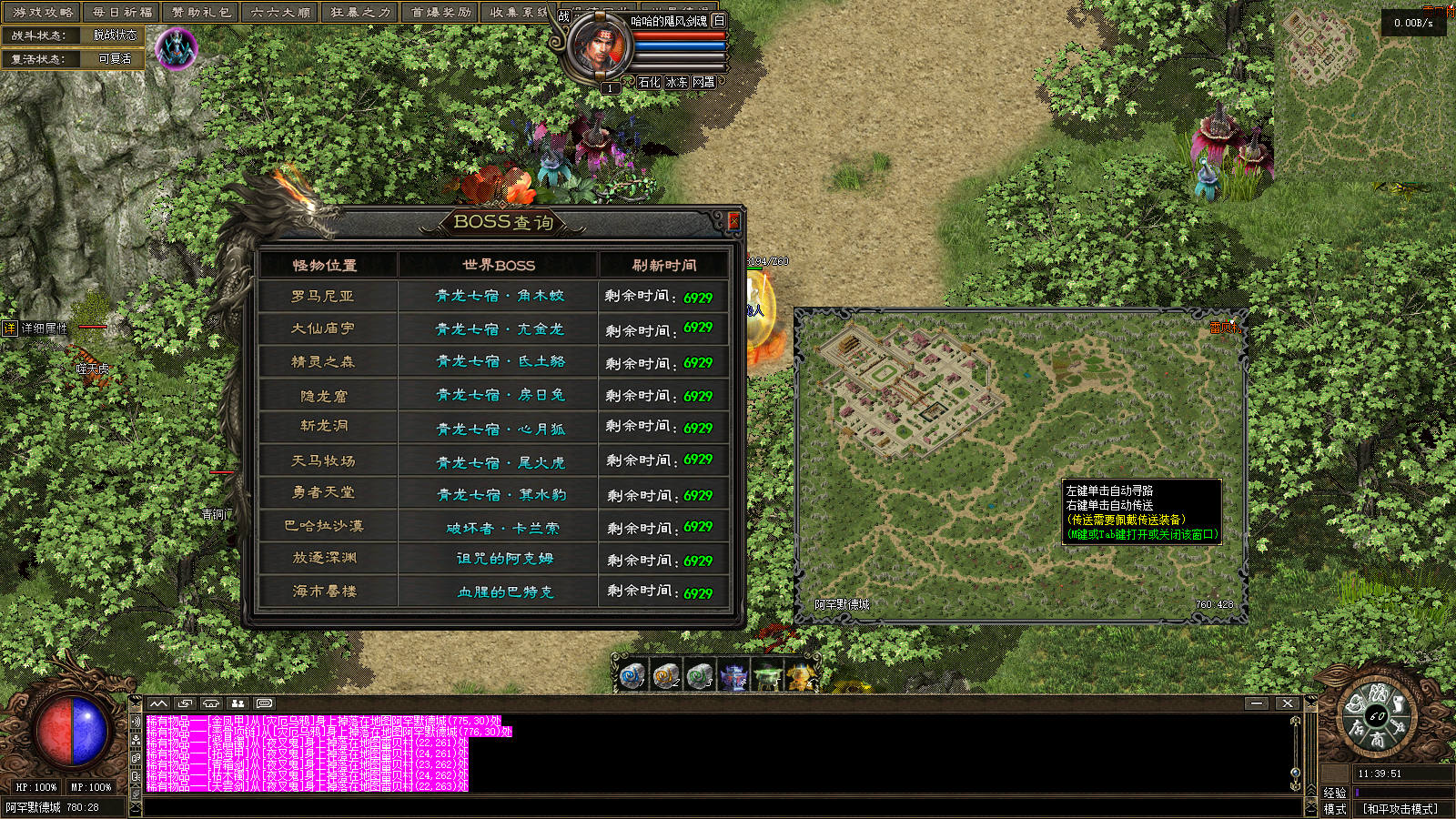Image resolution: width=1456 pixels, height=819 pixels.
Task: Open the 首爆奖励 first-kill reward menu
Action: 440,12
